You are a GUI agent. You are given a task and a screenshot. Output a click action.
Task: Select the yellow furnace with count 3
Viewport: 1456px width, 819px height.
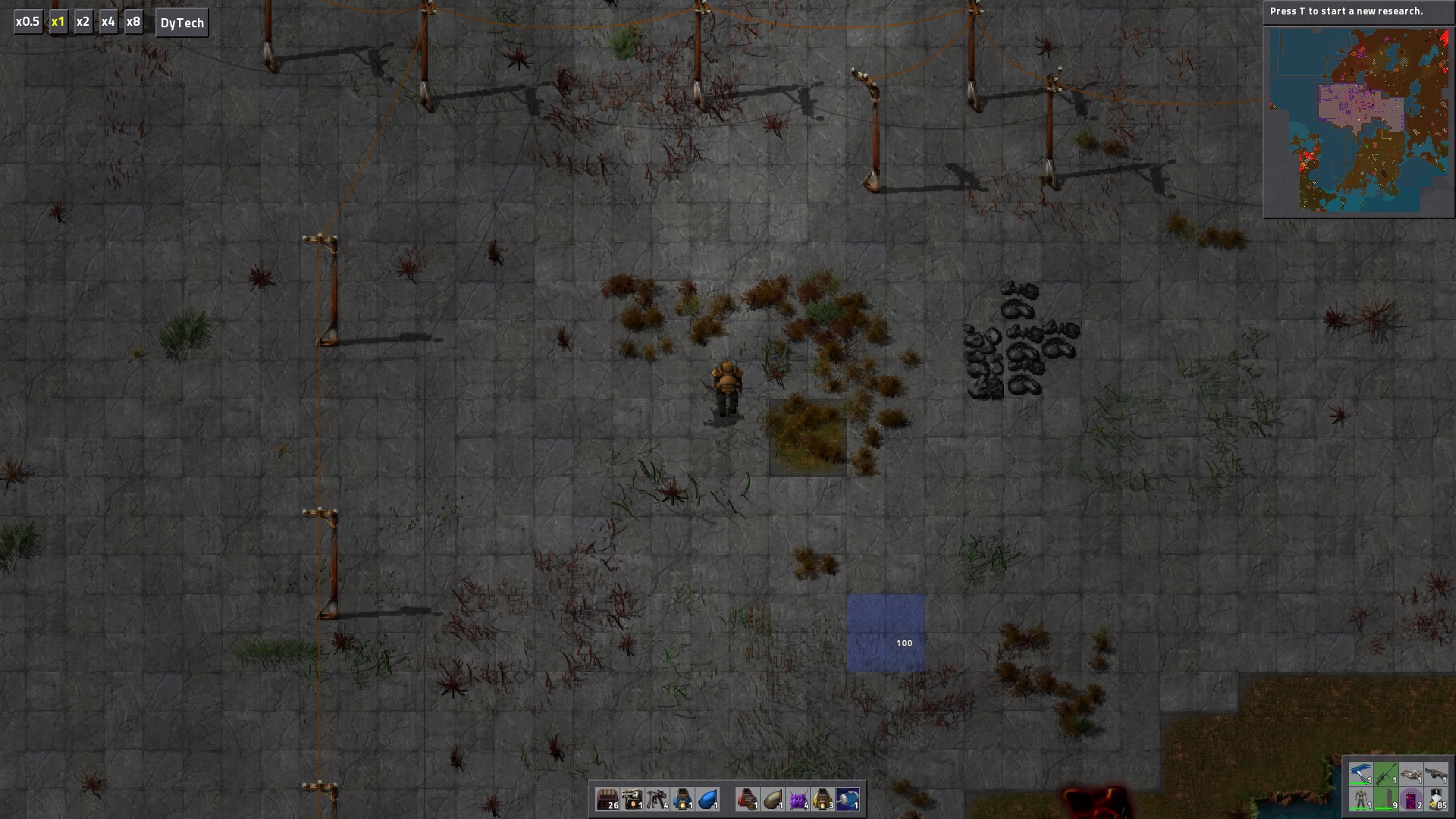click(x=823, y=799)
